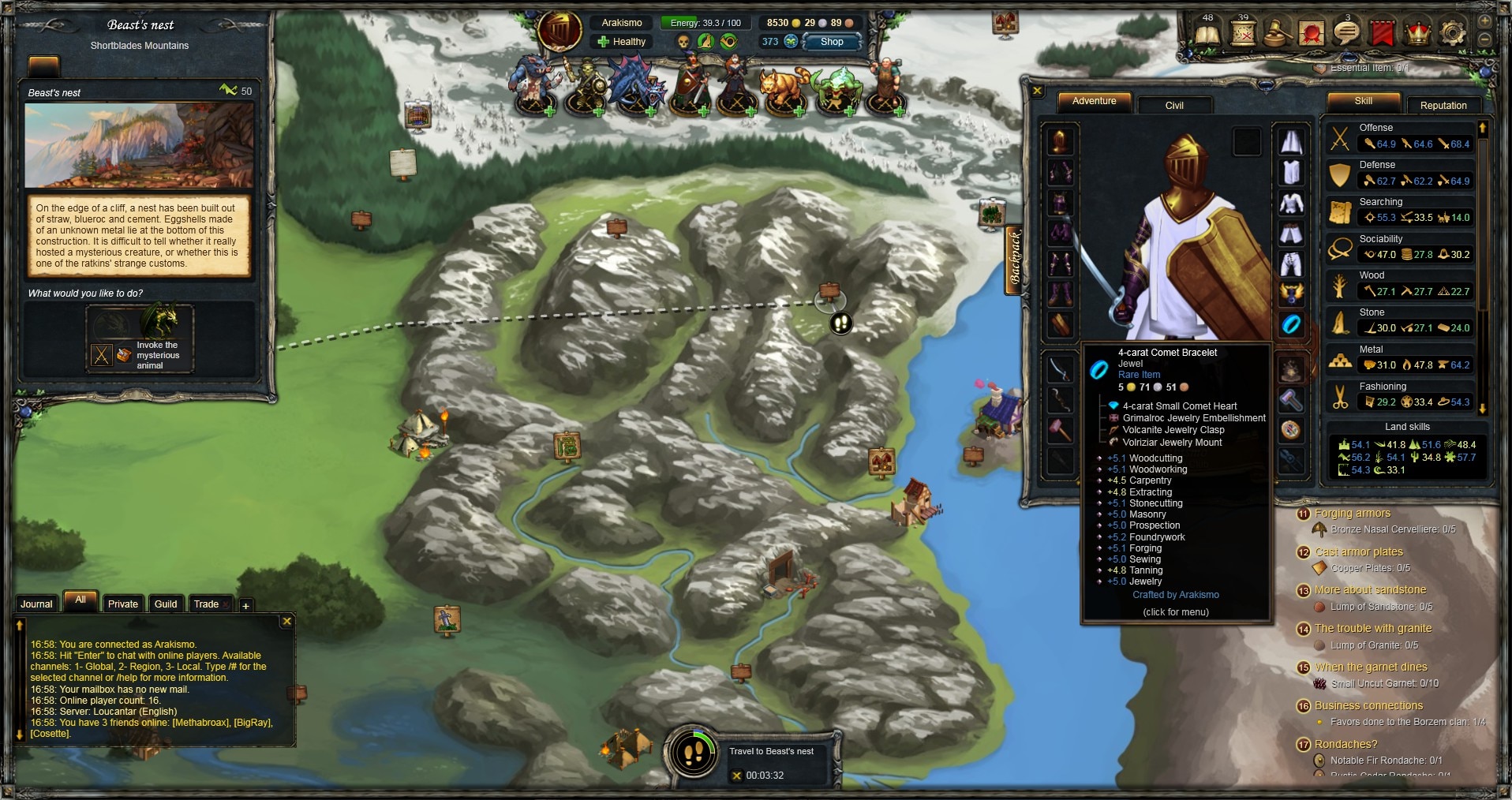Click the golden crown icon
This screenshot has height=800, width=1512.
(x=1418, y=33)
